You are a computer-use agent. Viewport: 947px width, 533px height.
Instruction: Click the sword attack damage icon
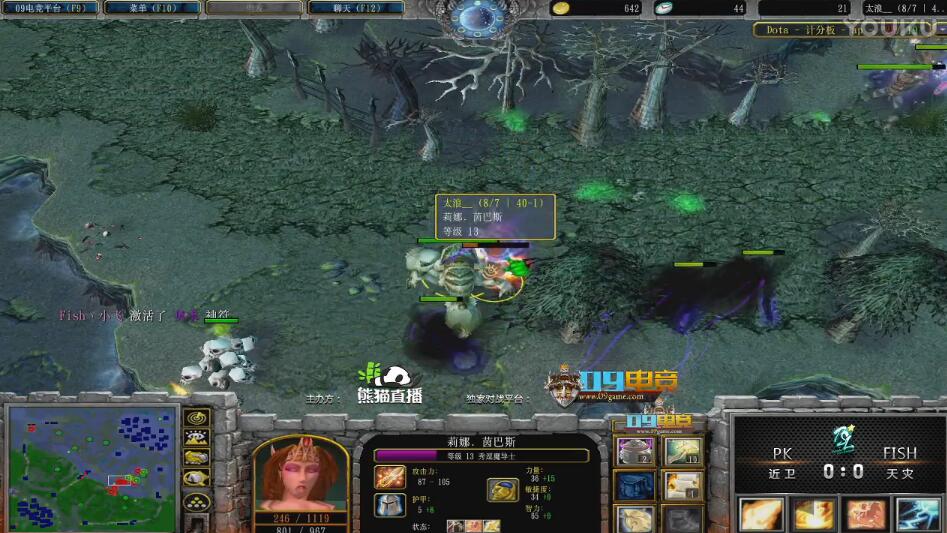tap(390, 477)
